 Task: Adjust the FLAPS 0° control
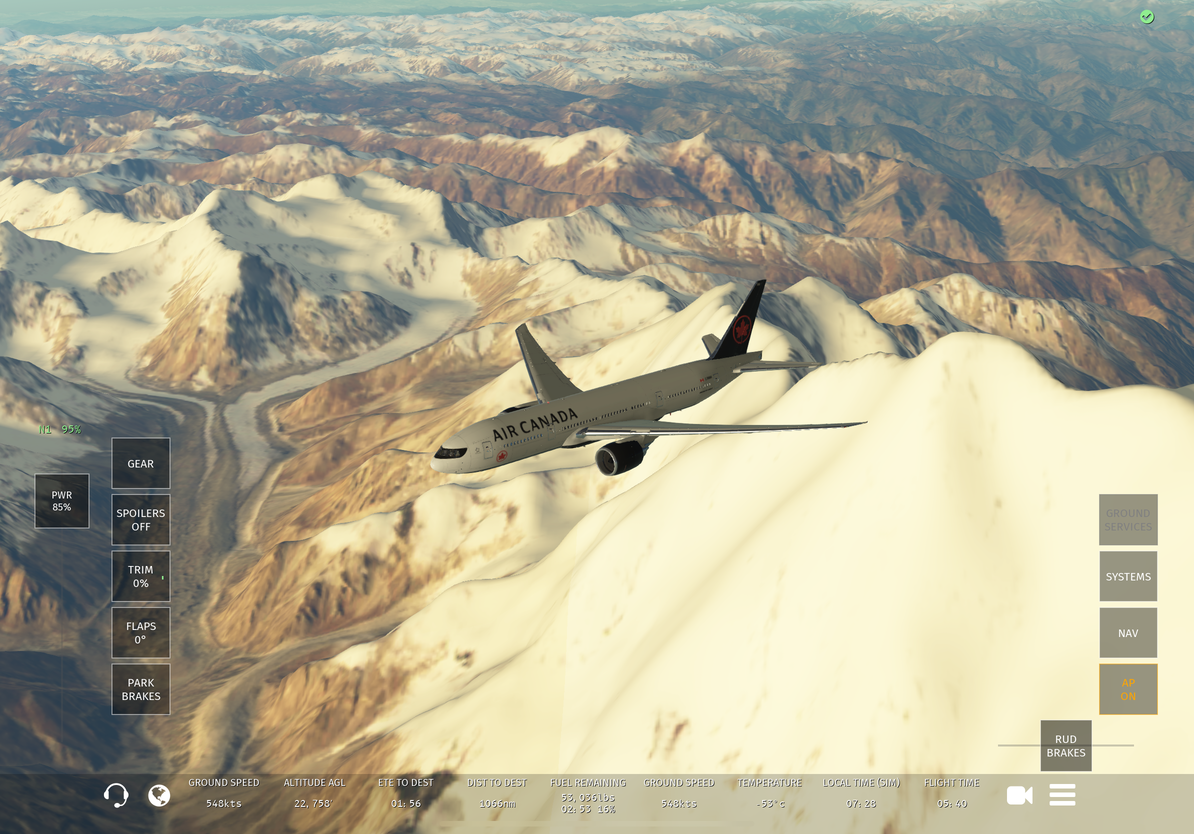click(x=141, y=633)
